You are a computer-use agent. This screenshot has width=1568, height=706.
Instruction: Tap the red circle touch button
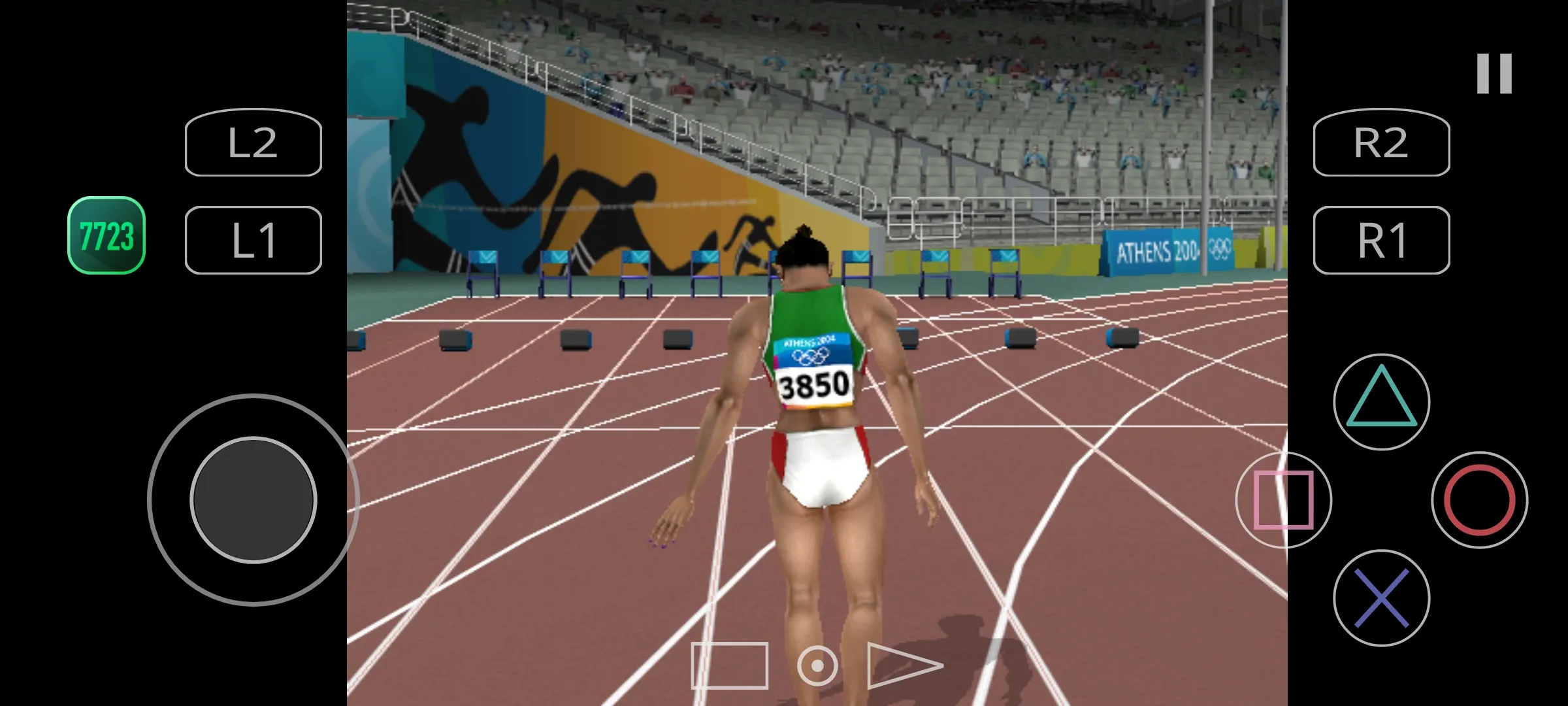pyautogui.click(x=1479, y=500)
